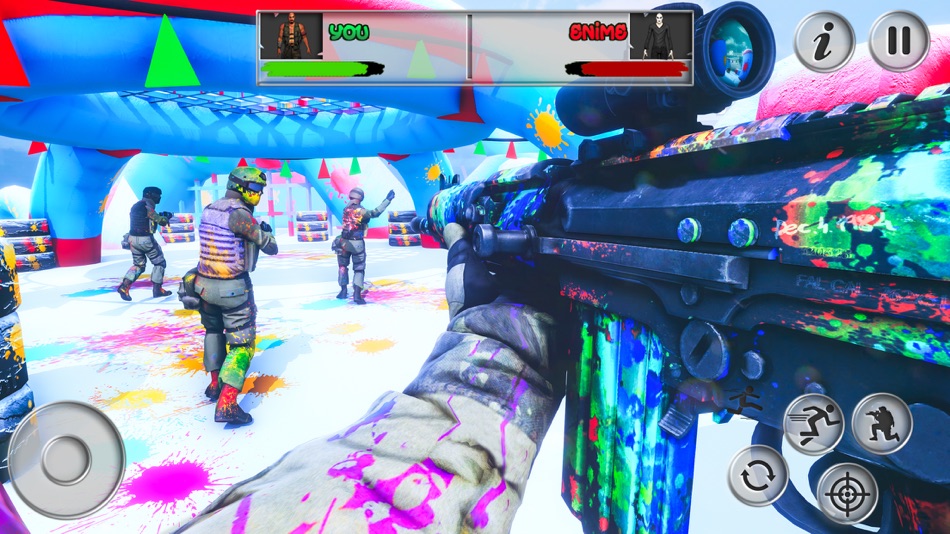Viewport: 950px width, 534px height.
Task: Open the info button marked with an i
Action: [825, 41]
